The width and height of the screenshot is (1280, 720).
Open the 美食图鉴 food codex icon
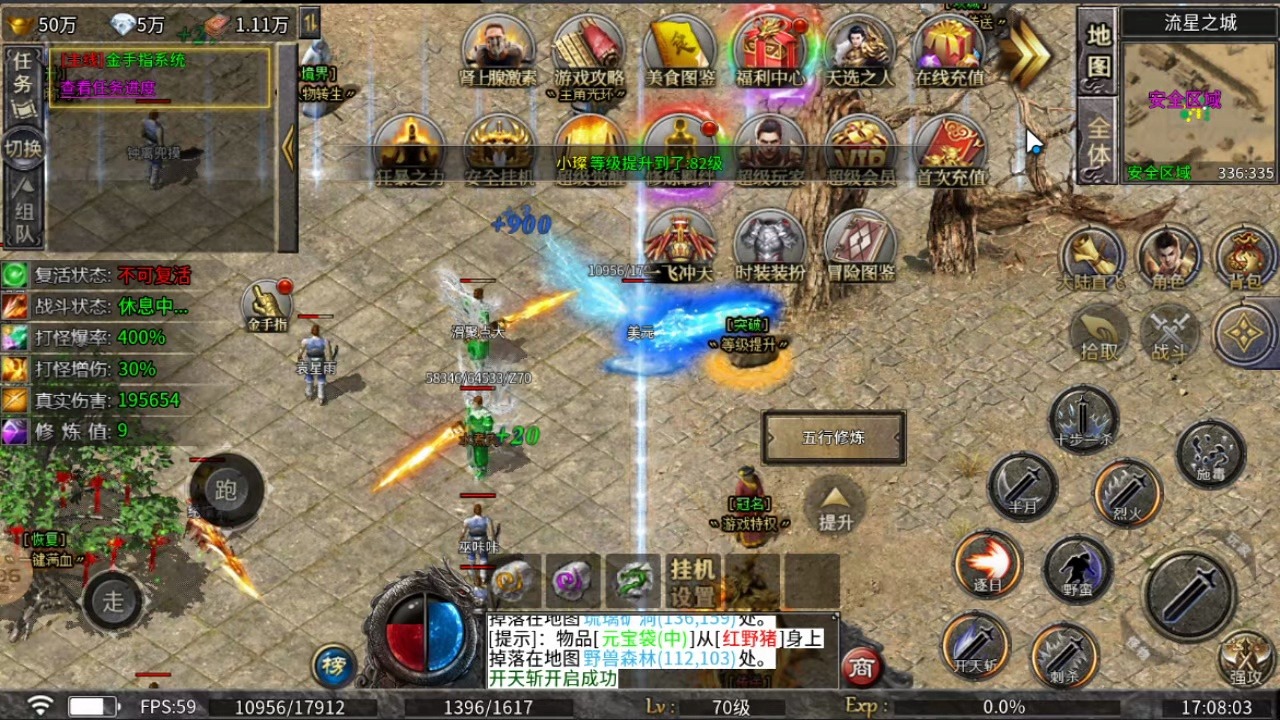click(x=680, y=50)
